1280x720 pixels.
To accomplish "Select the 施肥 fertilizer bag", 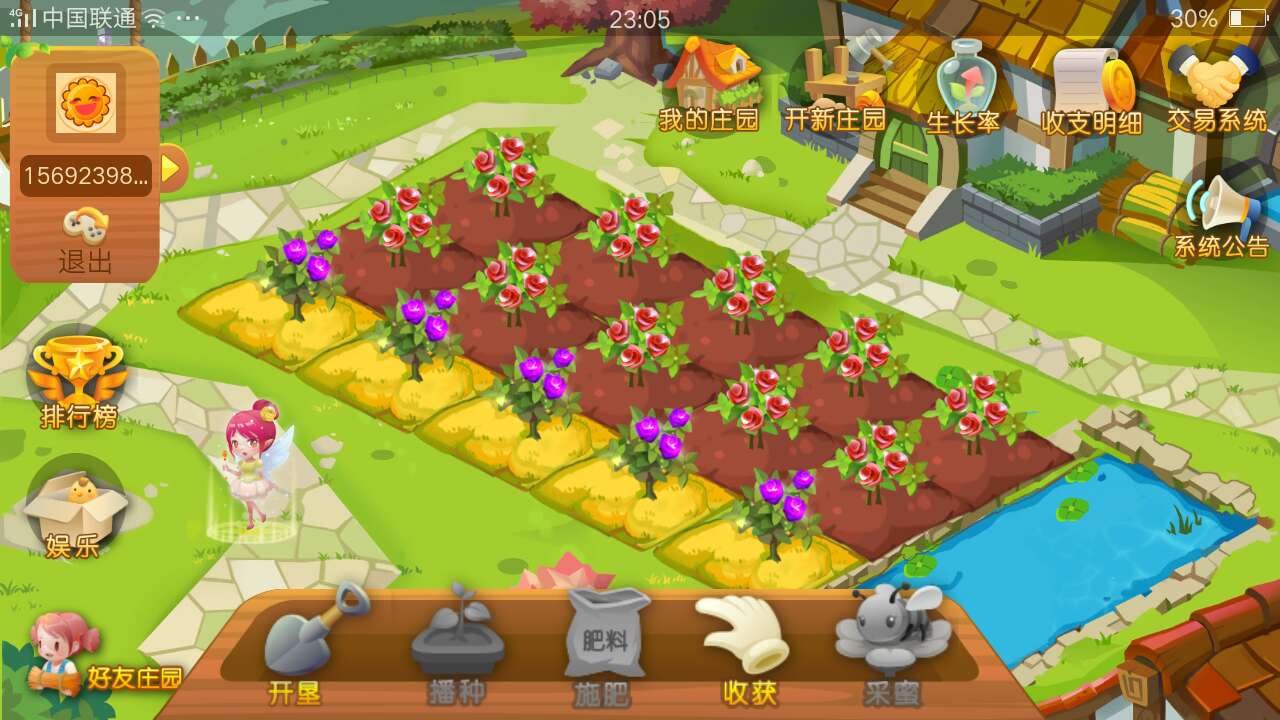I will point(603,645).
